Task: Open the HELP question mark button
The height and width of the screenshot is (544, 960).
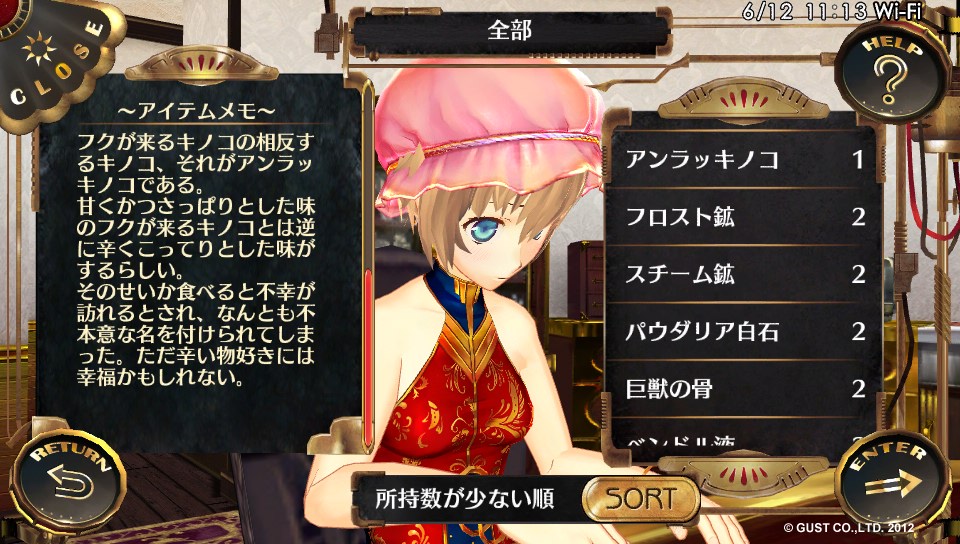Action: 891,73
